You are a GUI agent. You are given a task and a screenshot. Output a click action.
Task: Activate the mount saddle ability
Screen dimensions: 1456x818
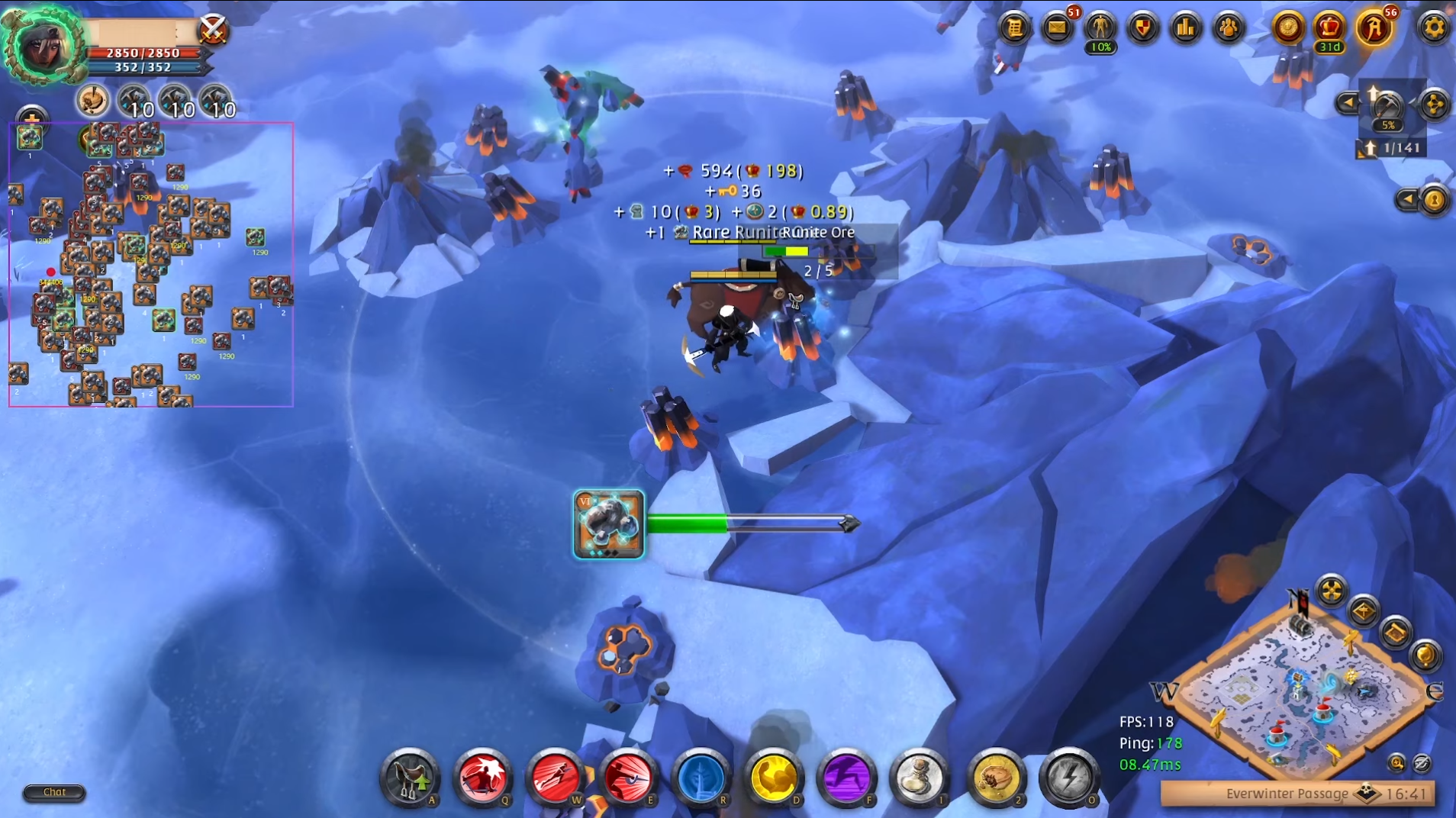(409, 778)
